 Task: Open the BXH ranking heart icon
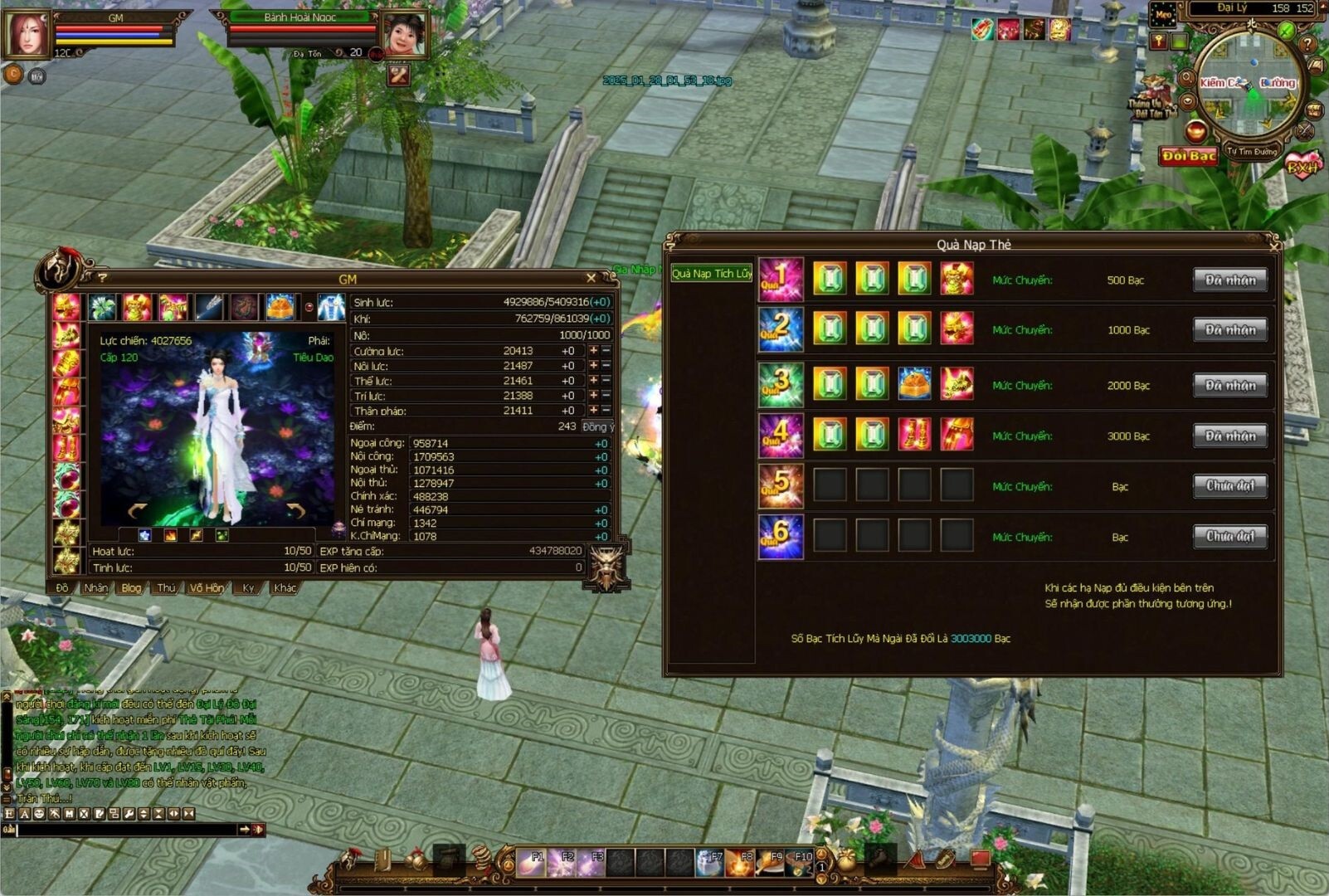click(x=1302, y=167)
